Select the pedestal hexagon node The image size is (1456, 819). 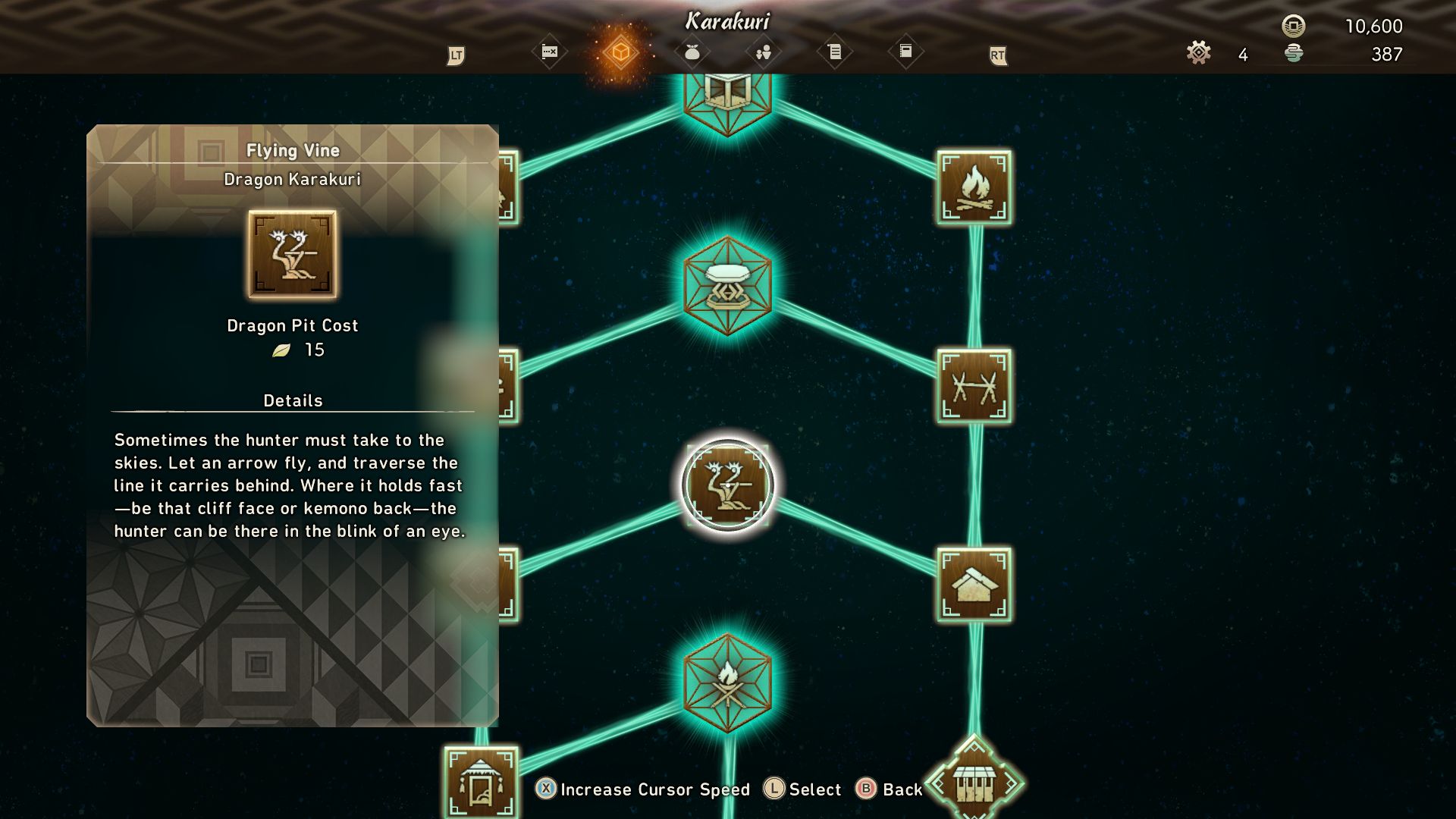tap(727, 285)
